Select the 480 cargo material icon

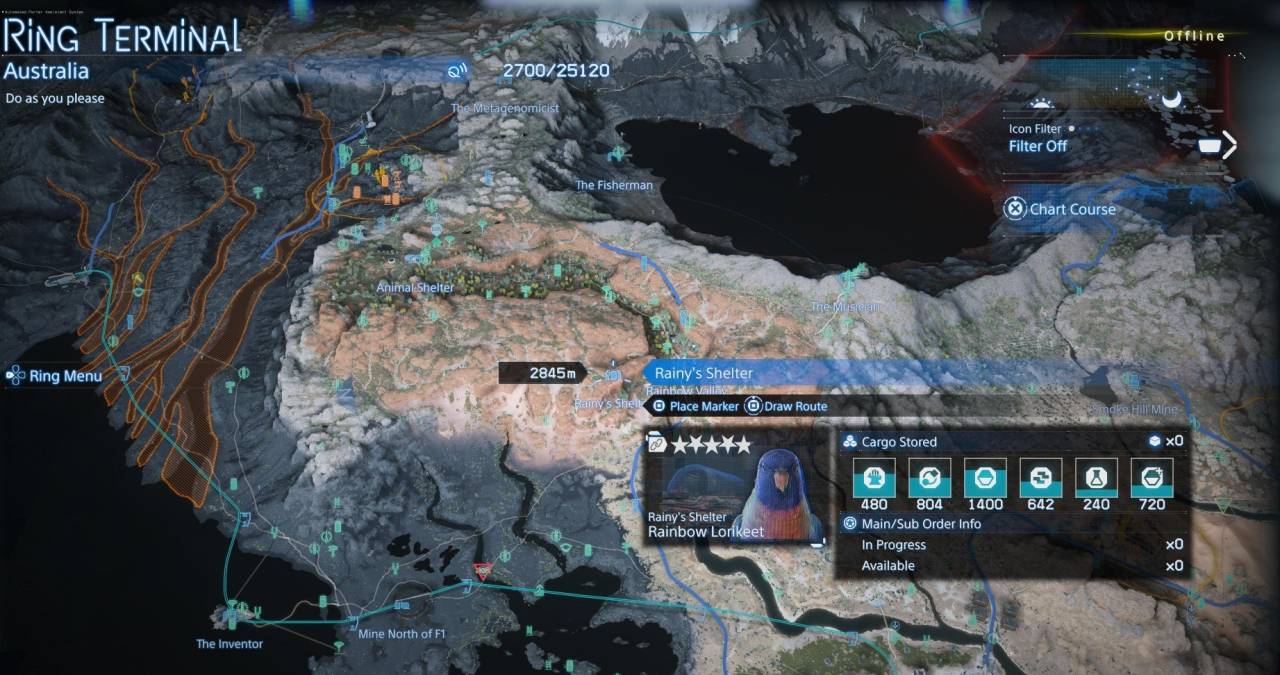pyautogui.click(x=873, y=478)
